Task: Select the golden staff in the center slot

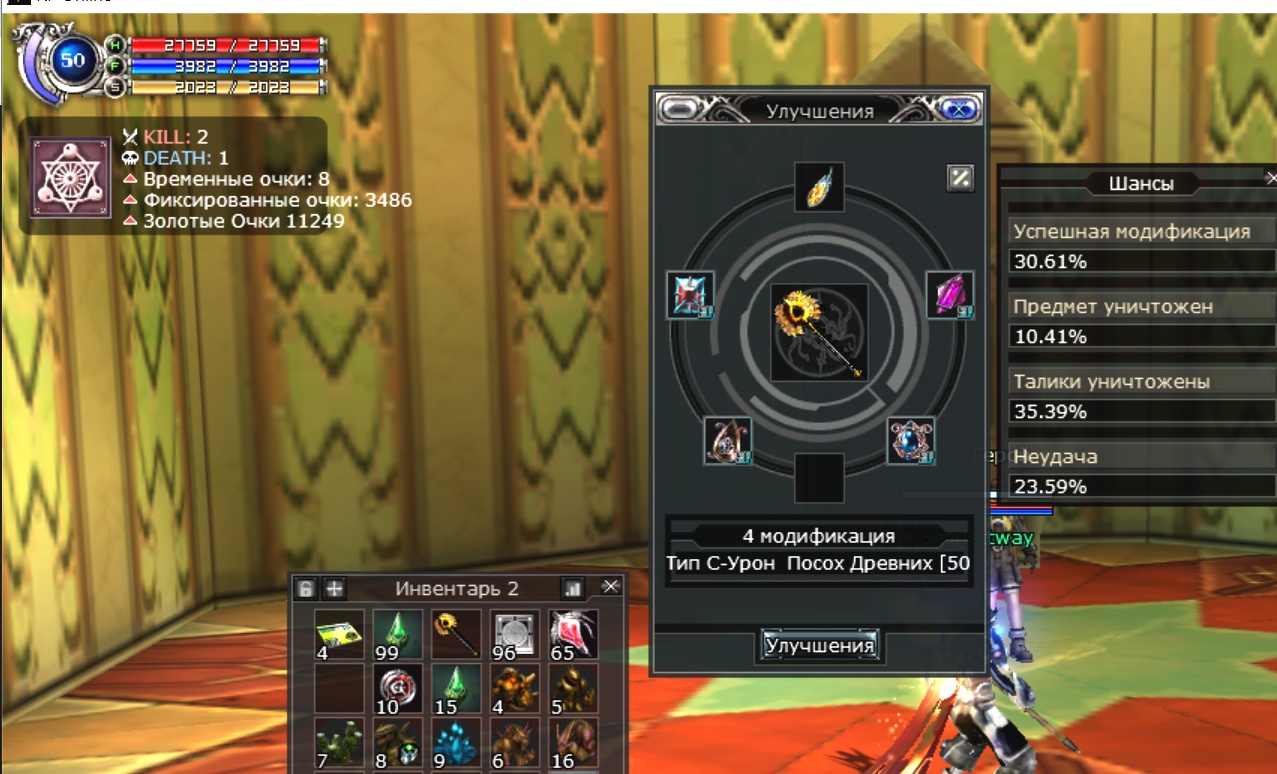Action: 819,333
